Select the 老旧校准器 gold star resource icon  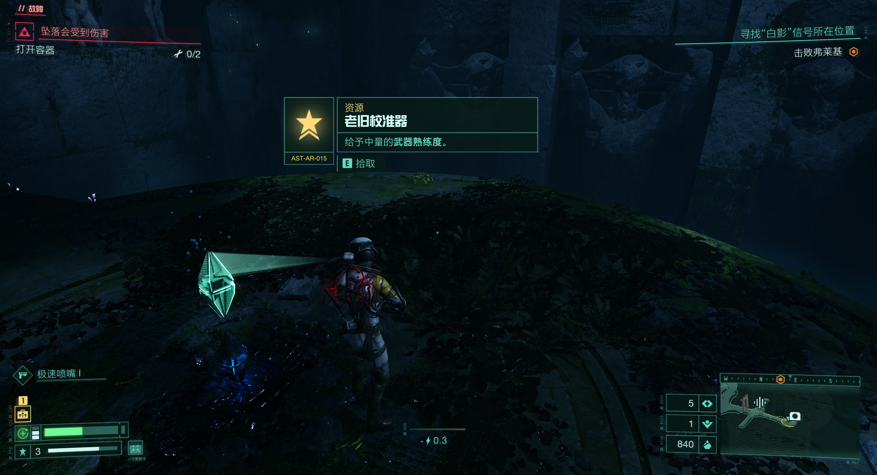(309, 125)
